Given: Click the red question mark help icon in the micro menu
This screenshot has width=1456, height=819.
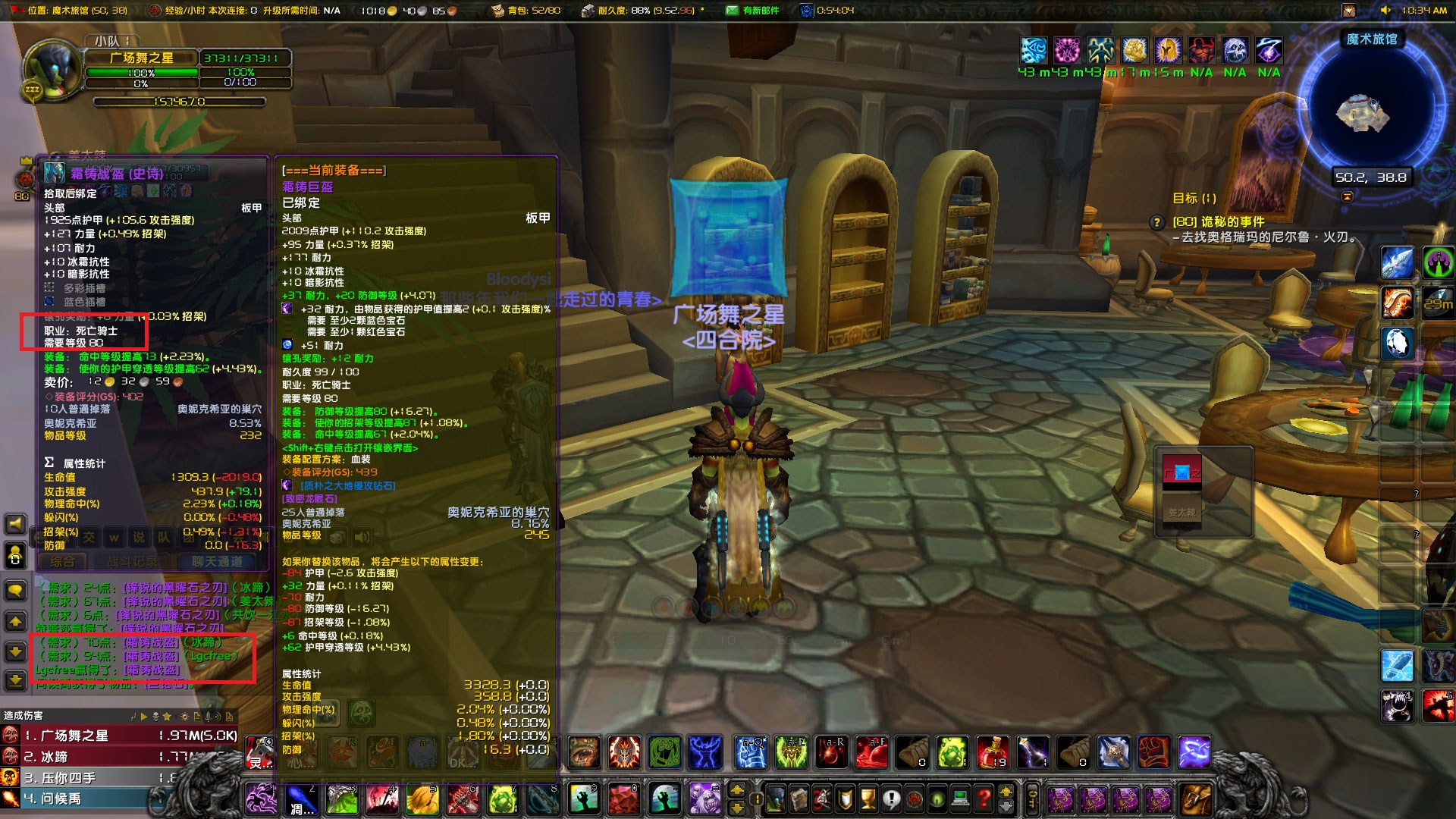Looking at the screenshot, I should pos(983,795).
